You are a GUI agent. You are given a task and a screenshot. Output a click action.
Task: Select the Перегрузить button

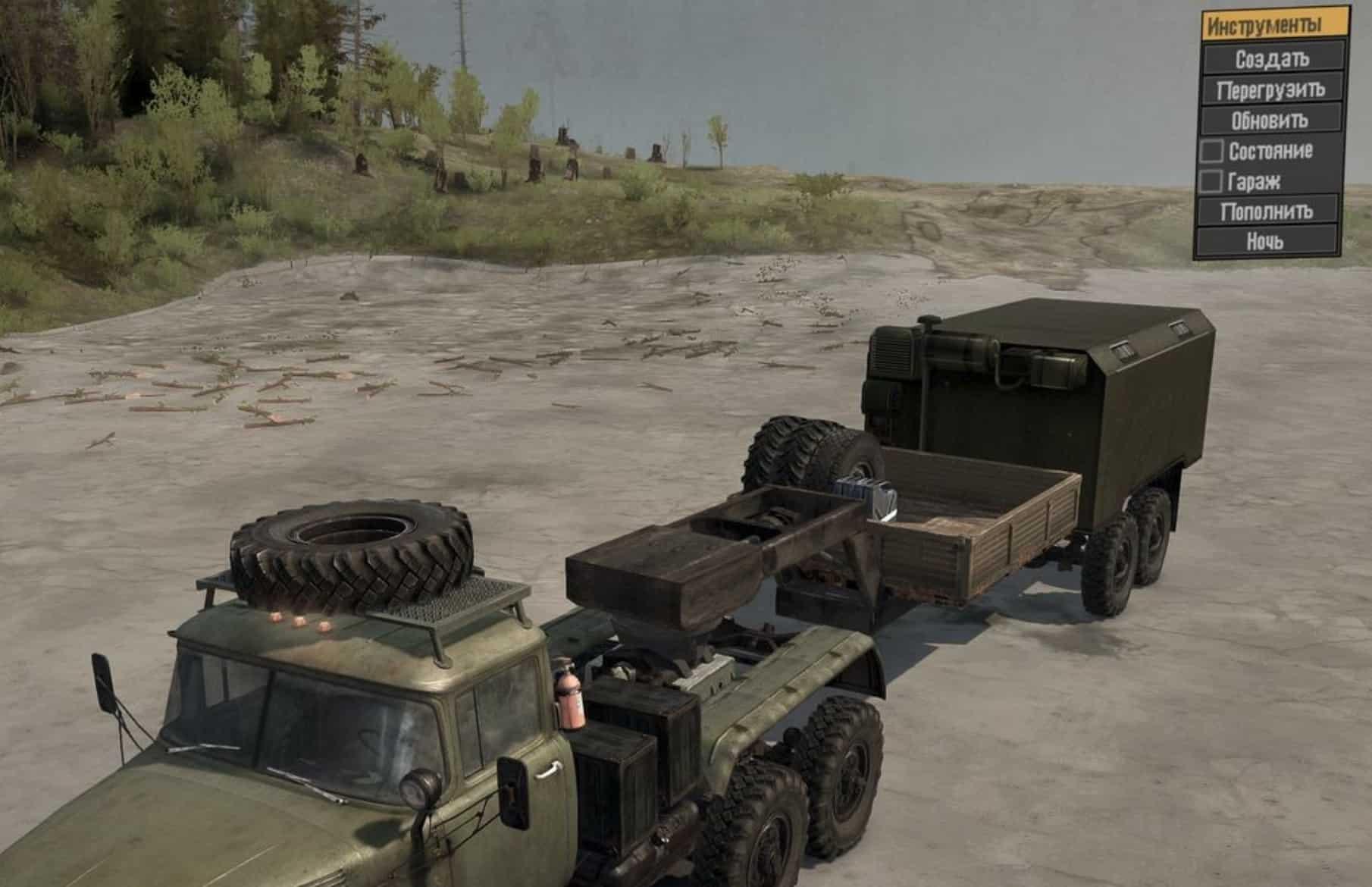click(x=1271, y=89)
